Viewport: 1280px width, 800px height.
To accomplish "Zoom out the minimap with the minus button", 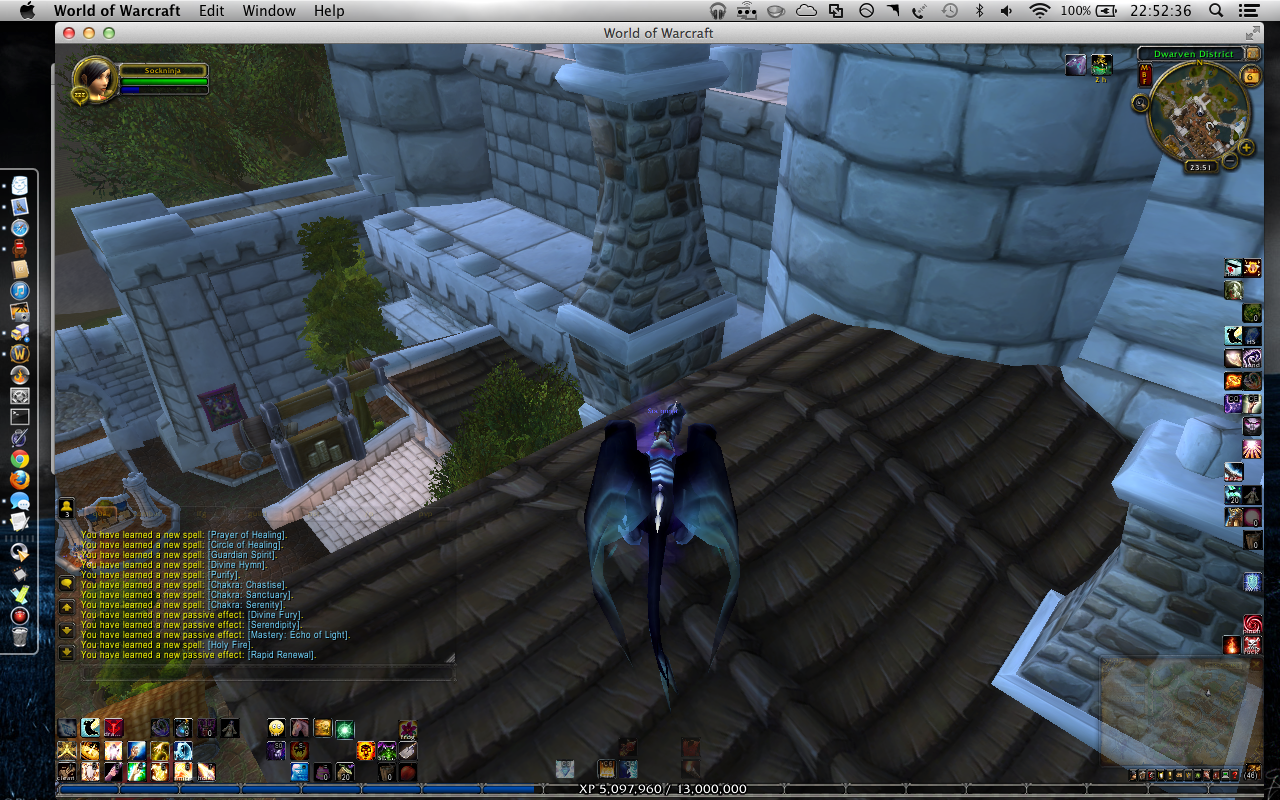I will (1231, 160).
